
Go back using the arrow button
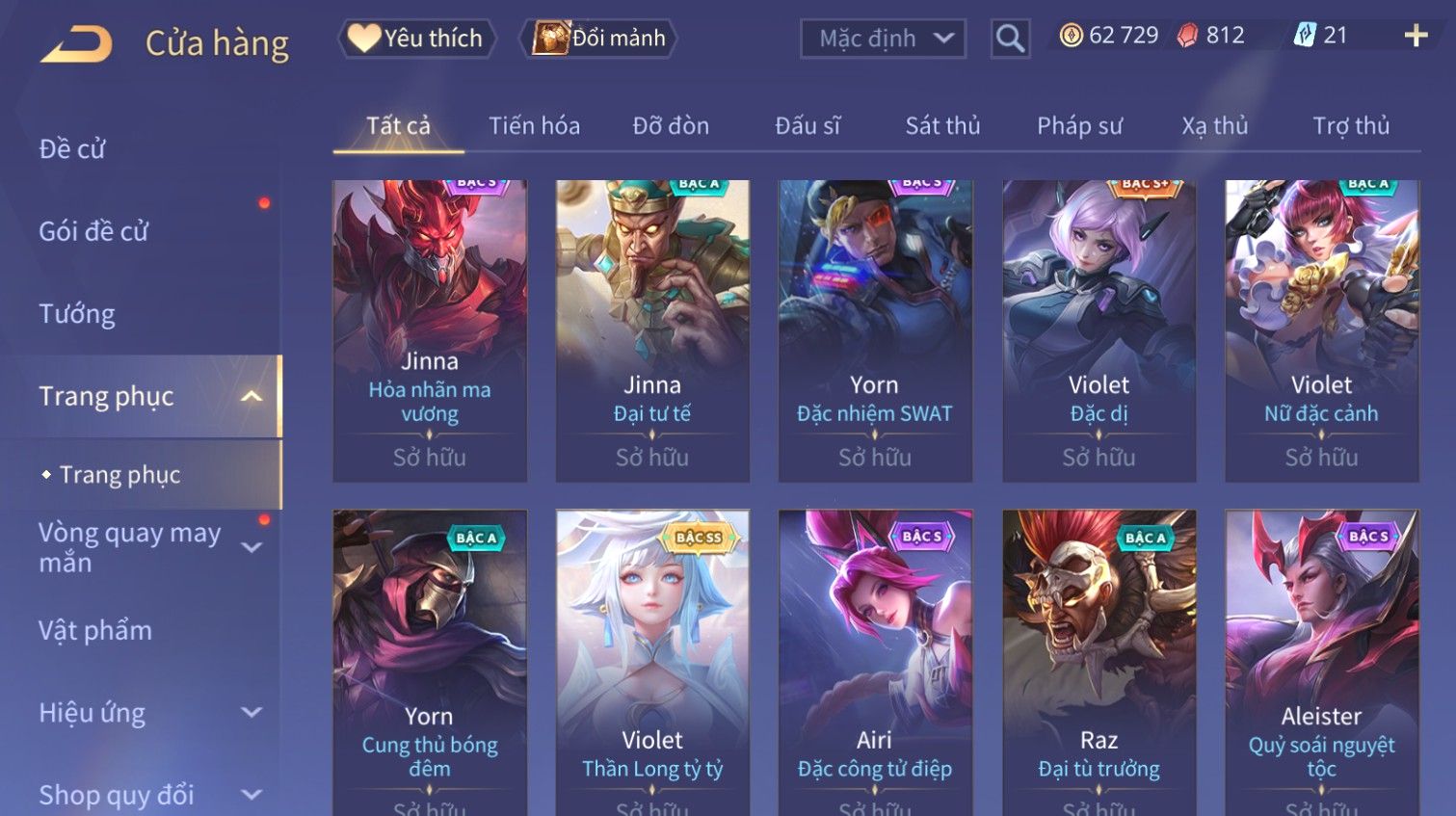coord(77,43)
